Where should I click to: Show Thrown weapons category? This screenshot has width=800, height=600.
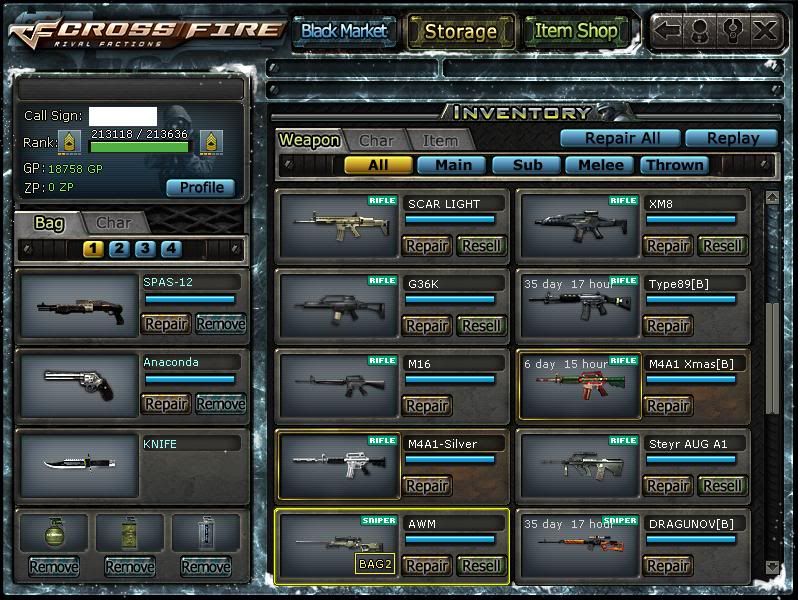point(674,164)
